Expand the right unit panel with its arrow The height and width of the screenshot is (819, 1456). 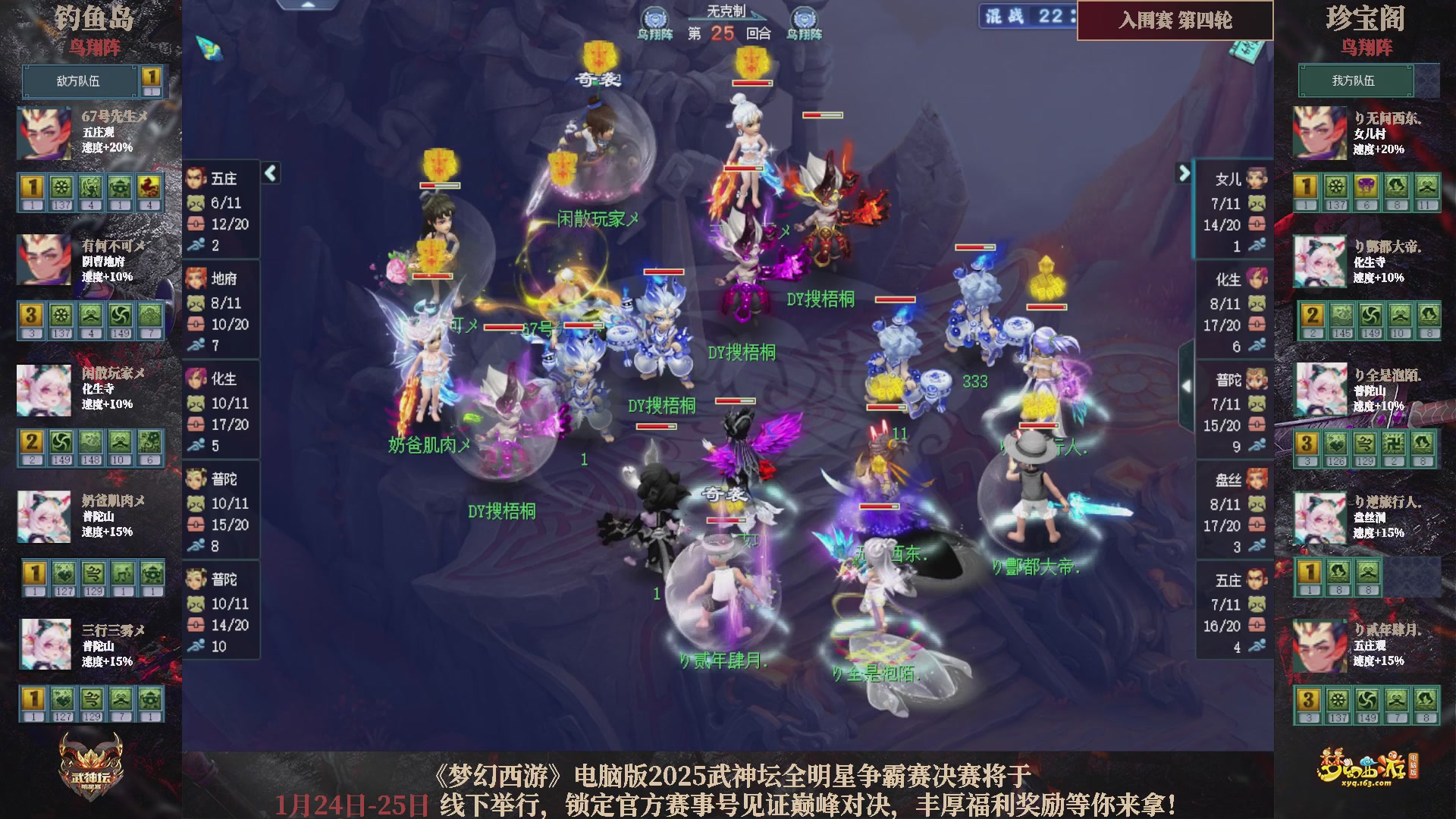click(x=1184, y=173)
